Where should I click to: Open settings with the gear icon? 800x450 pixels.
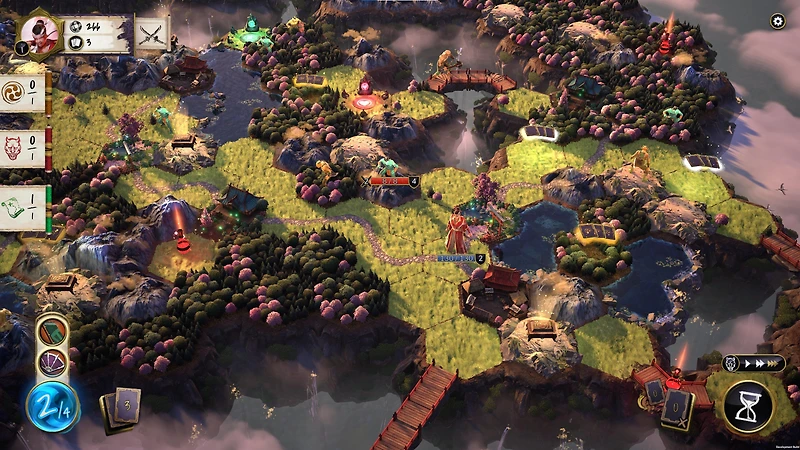pyautogui.click(x=778, y=21)
